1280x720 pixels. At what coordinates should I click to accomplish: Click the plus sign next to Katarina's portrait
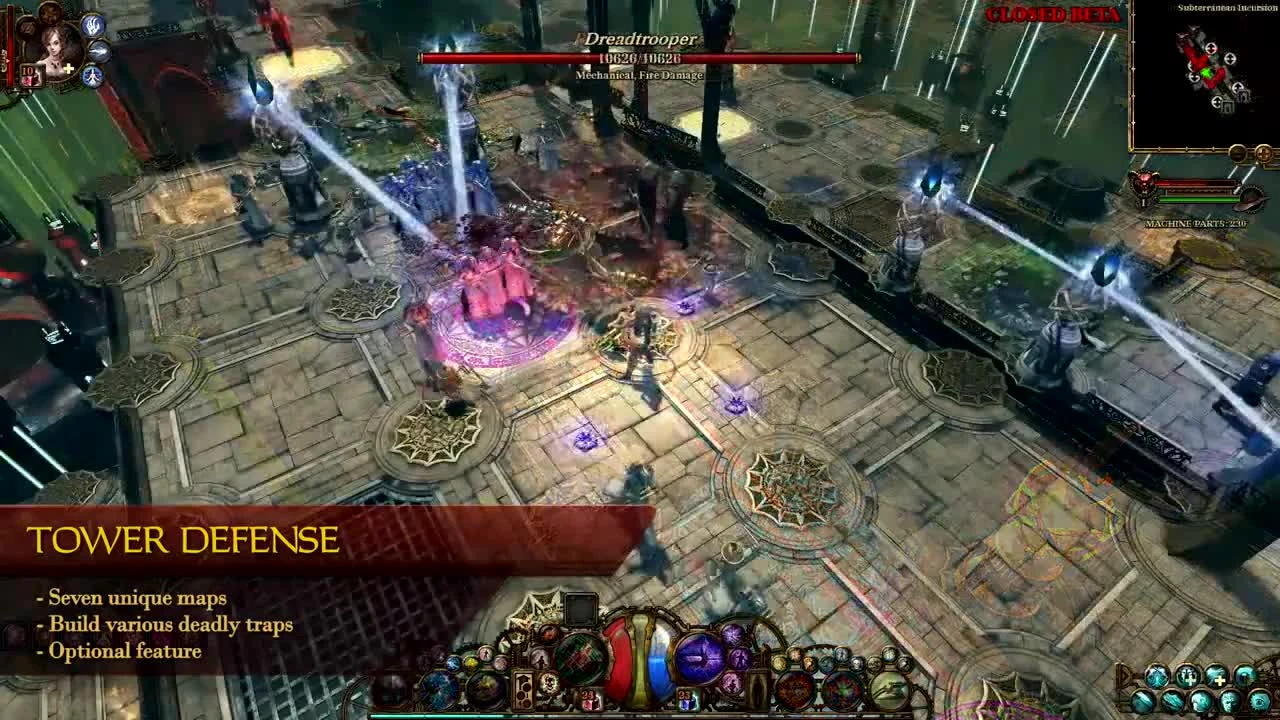tap(68, 68)
